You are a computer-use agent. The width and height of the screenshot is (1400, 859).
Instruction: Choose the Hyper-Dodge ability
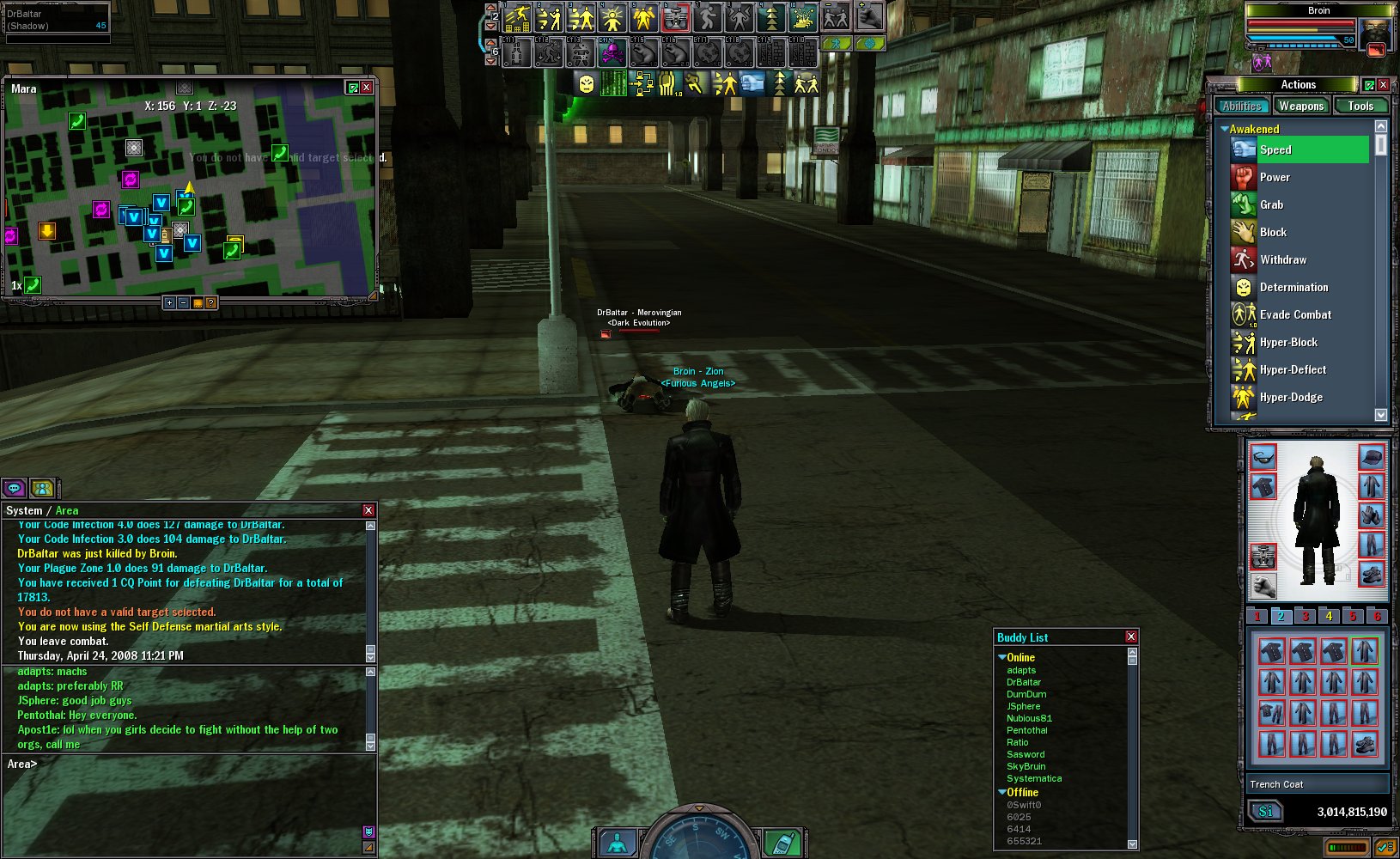tap(1291, 397)
